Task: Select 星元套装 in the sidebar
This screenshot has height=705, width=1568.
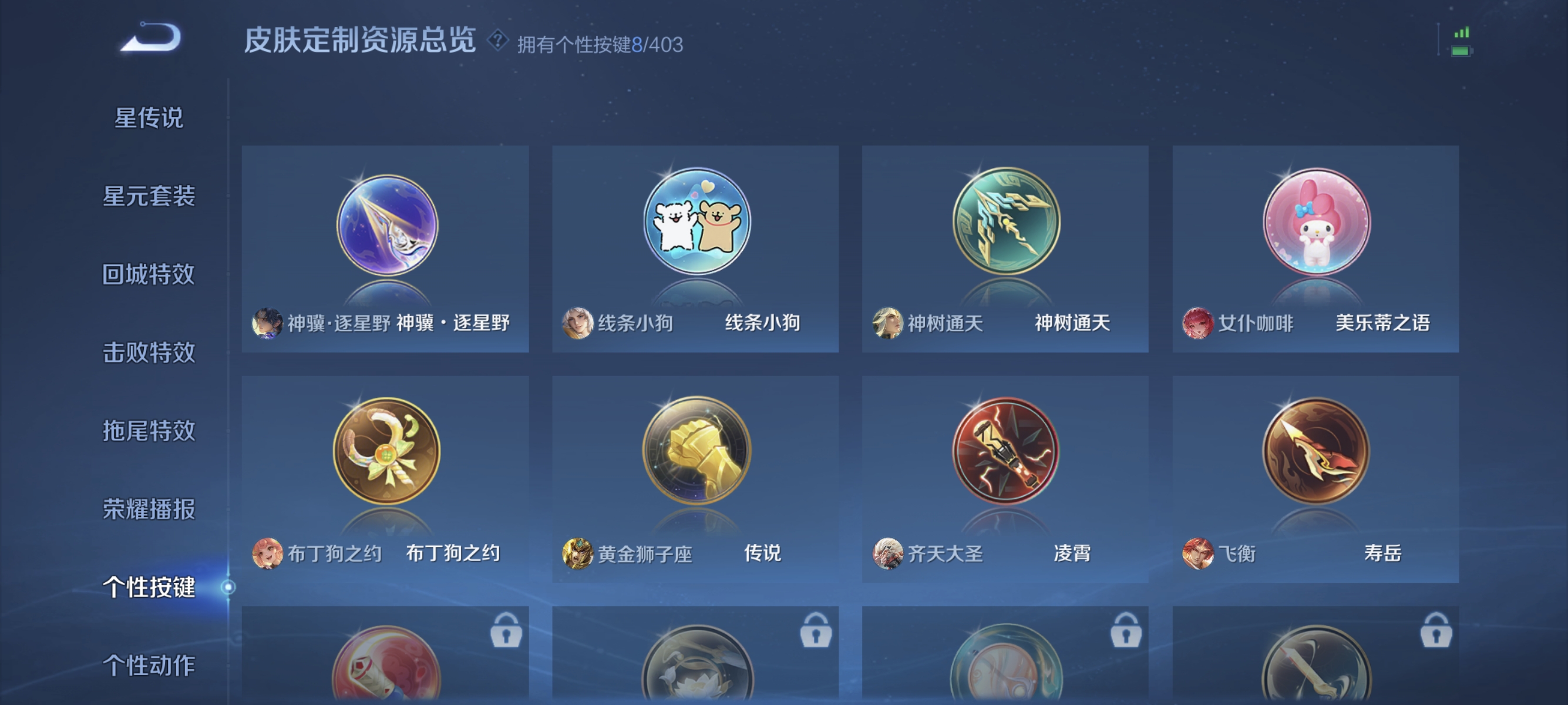Action: [x=150, y=197]
